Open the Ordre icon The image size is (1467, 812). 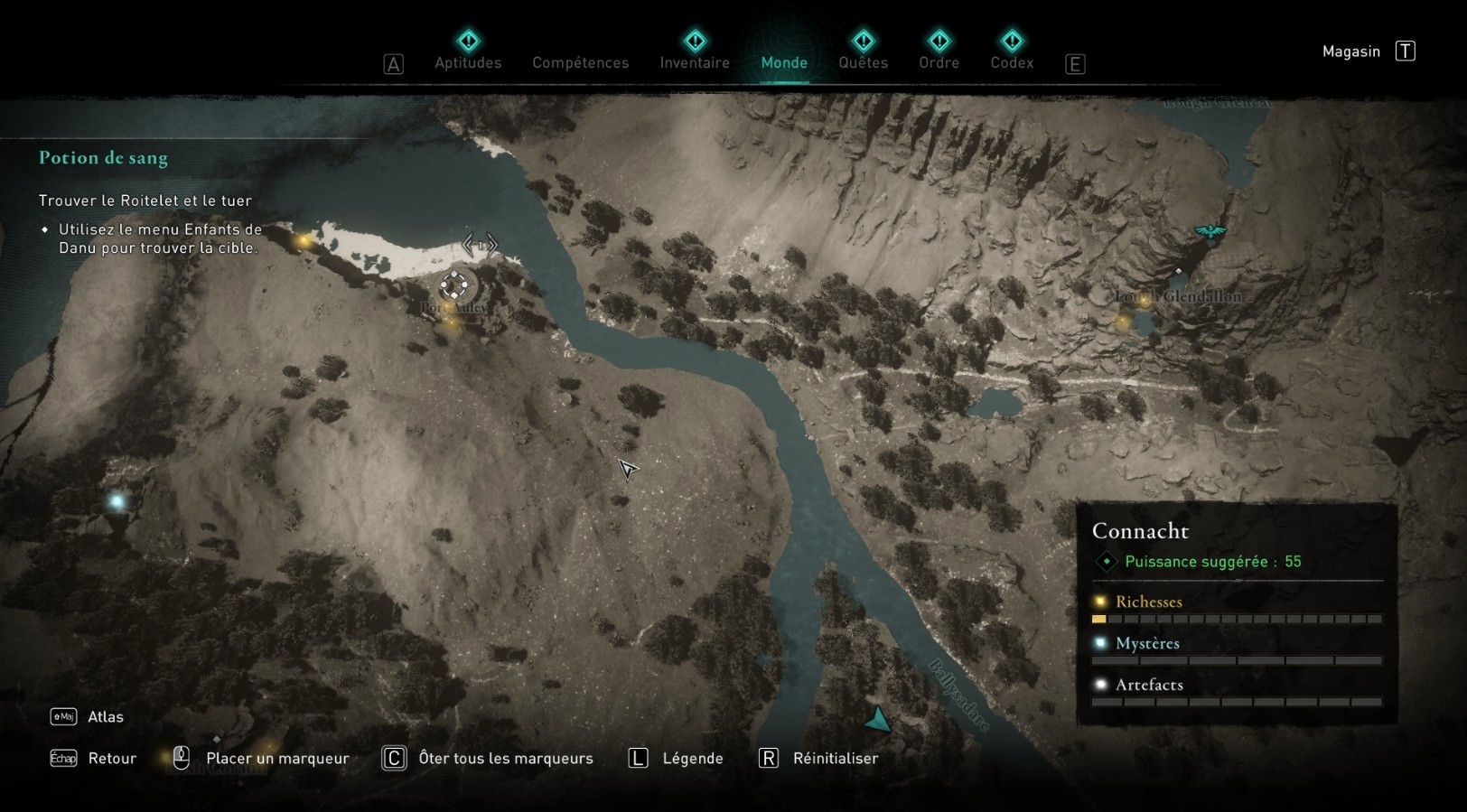click(939, 40)
